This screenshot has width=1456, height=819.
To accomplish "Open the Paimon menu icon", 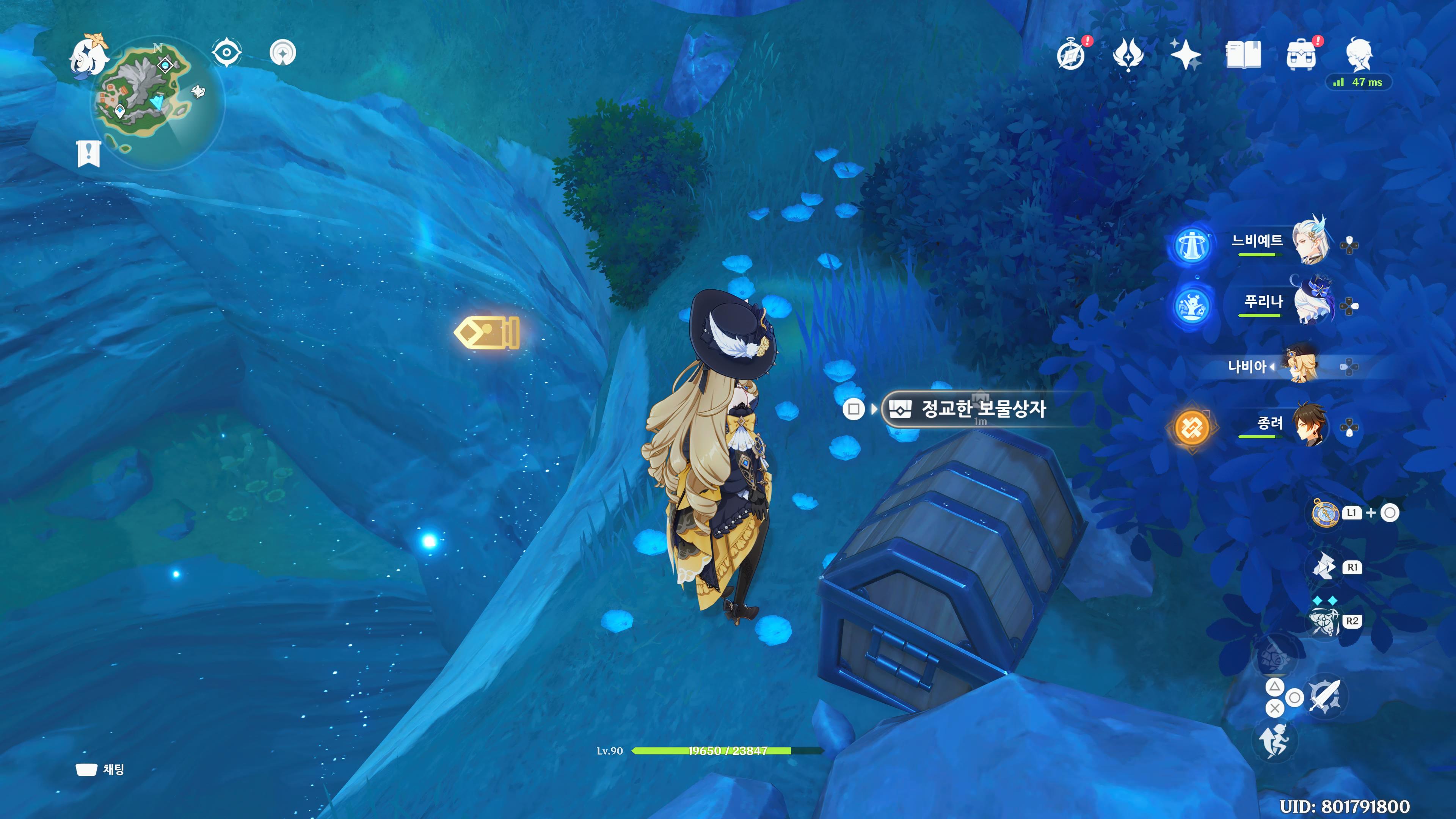I will pyautogui.click(x=89, y=55).
